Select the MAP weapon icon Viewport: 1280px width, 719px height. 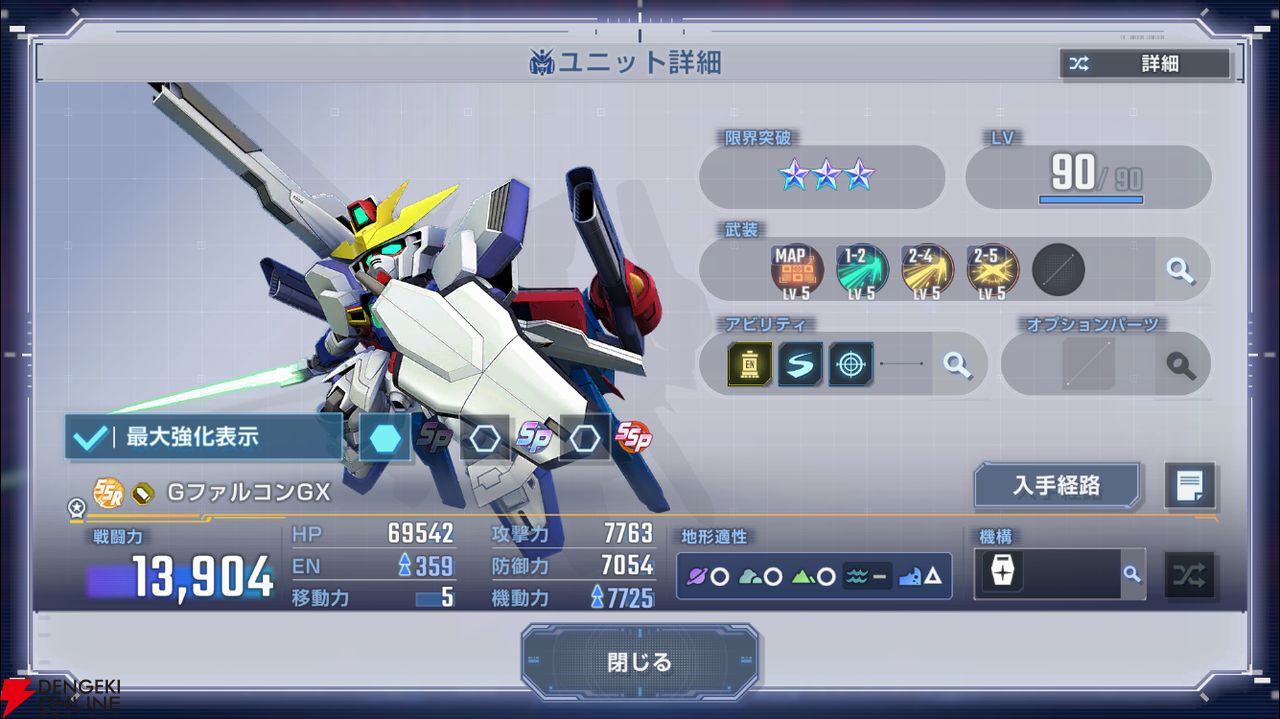click(x=797, y=268)
